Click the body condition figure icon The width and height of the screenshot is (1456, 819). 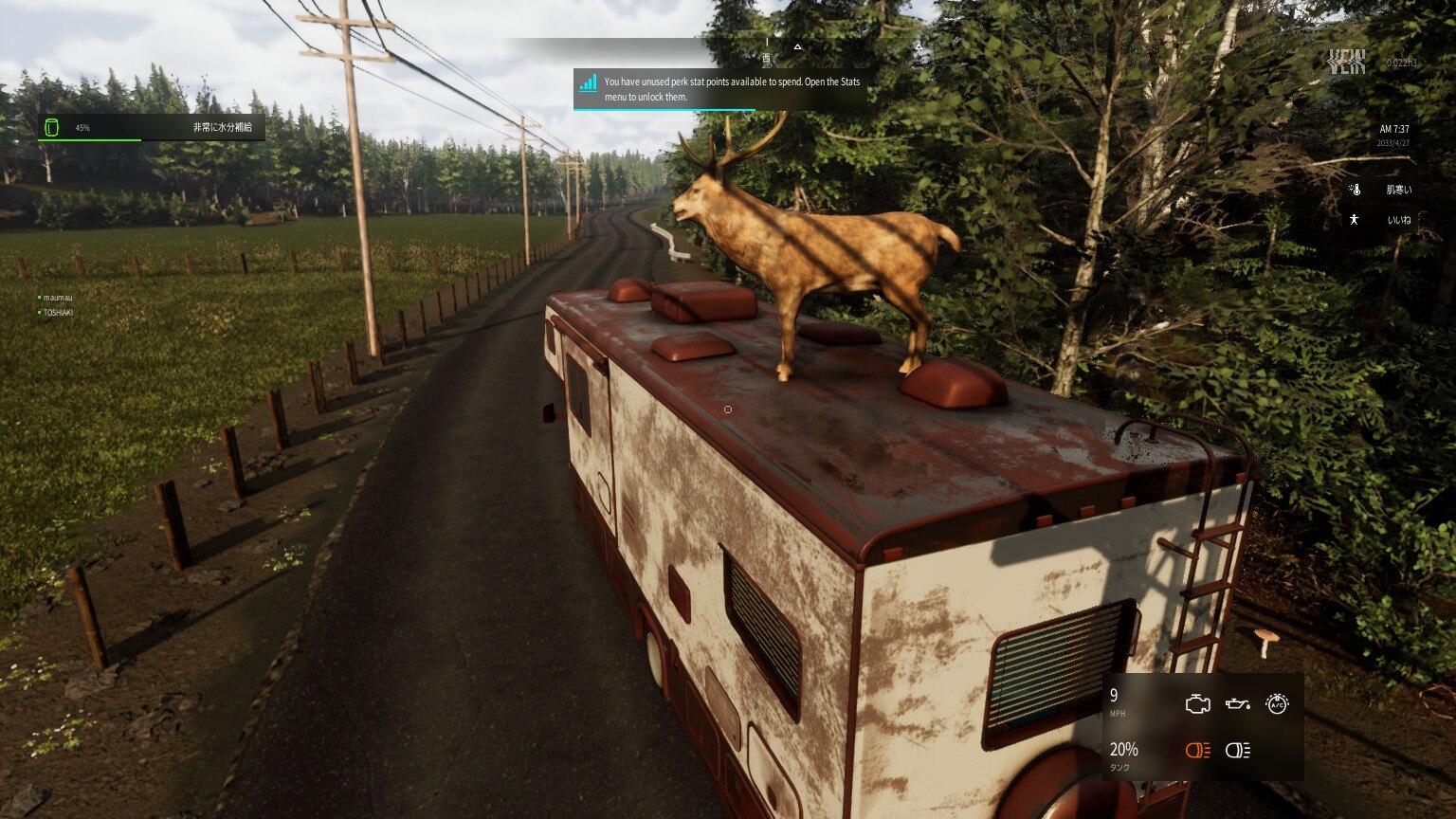point(1355,220)
